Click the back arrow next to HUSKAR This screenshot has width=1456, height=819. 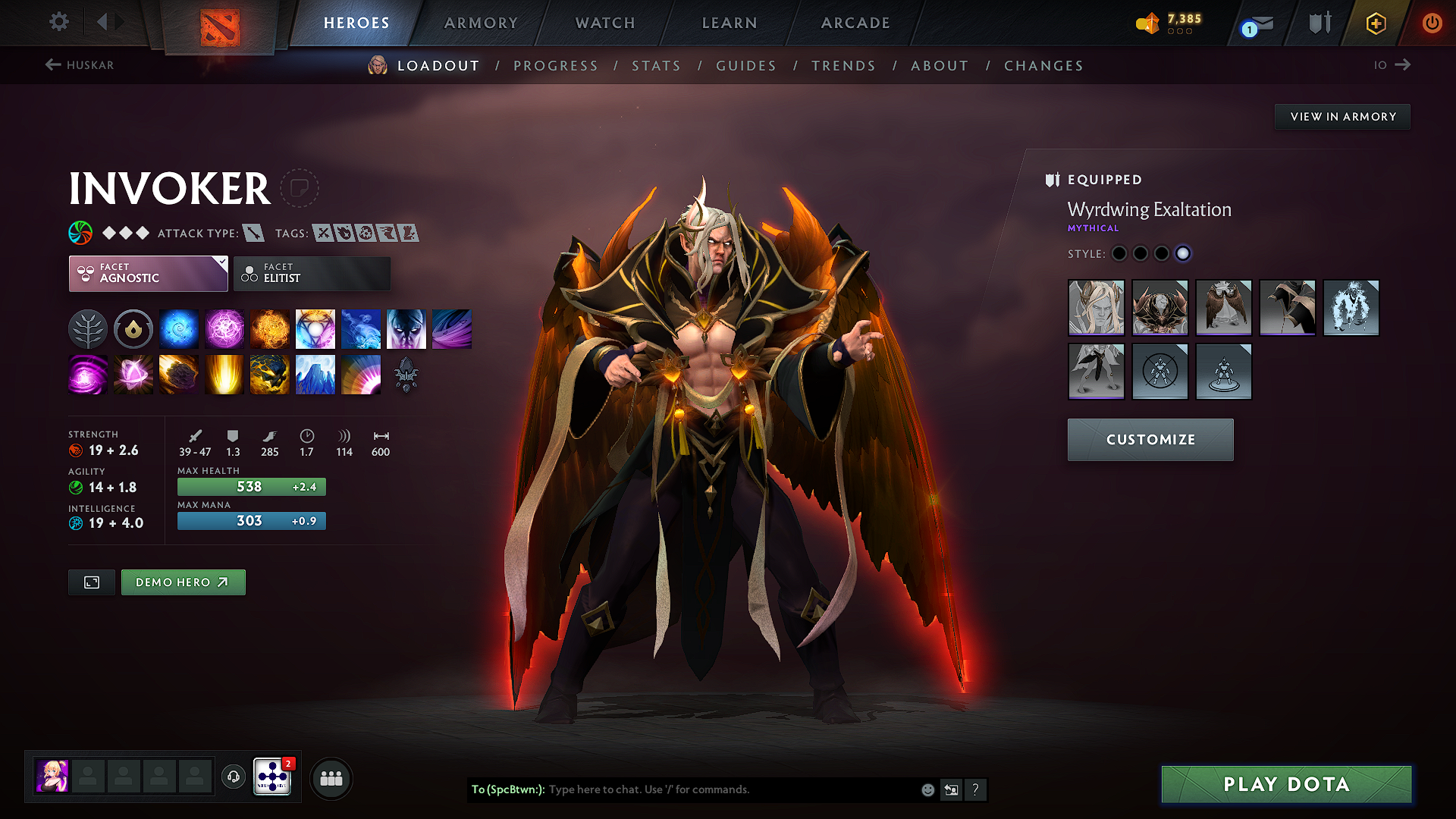click(x=52, y=65)
